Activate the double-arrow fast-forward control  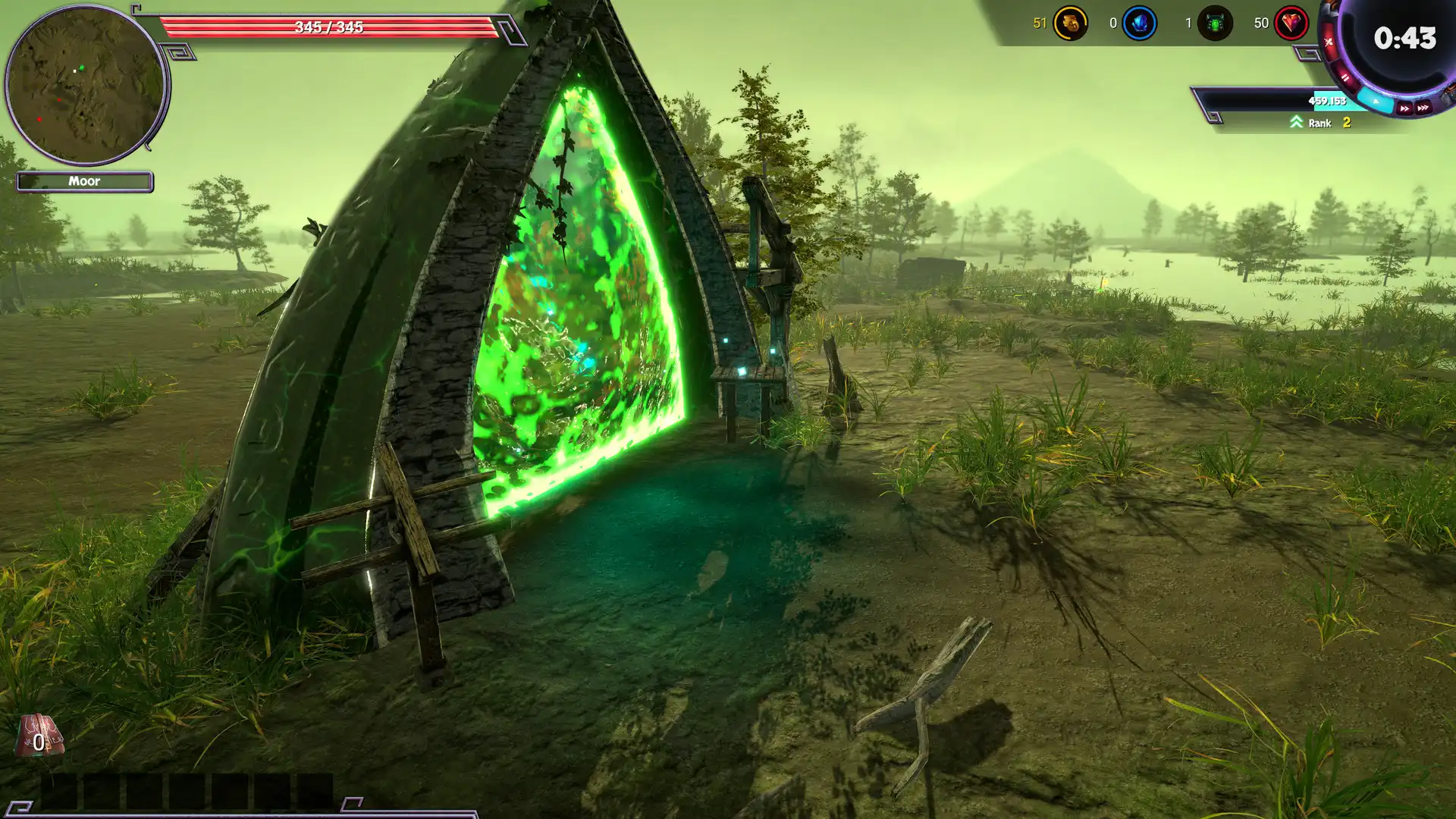[x=1404, y=108]
